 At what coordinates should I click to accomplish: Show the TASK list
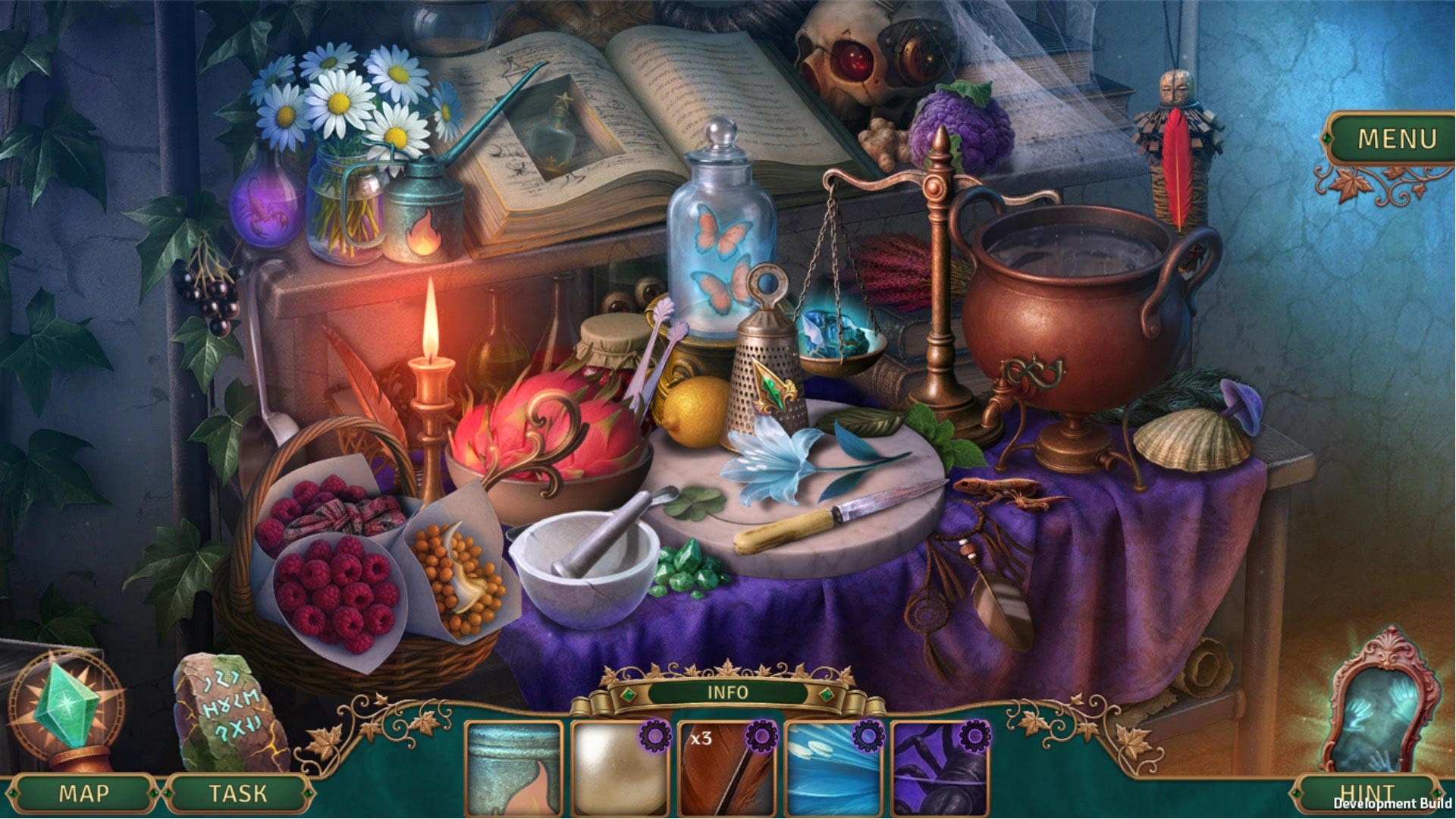[x=238, y=793]
